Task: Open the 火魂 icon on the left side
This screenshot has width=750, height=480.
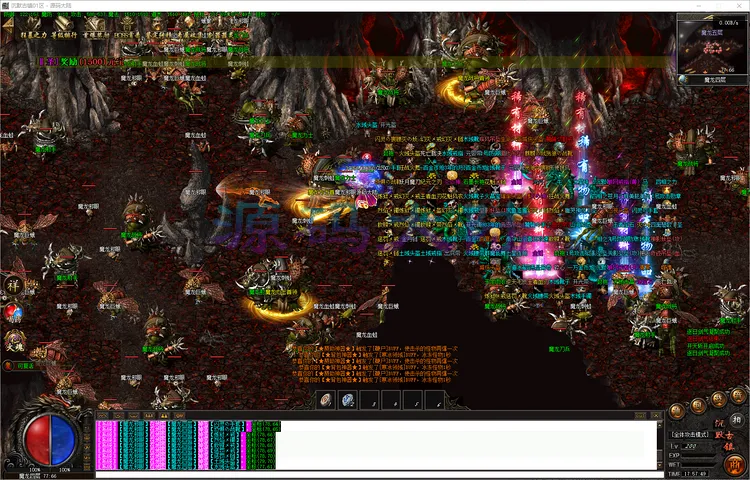Action: [x=14, y=341]
